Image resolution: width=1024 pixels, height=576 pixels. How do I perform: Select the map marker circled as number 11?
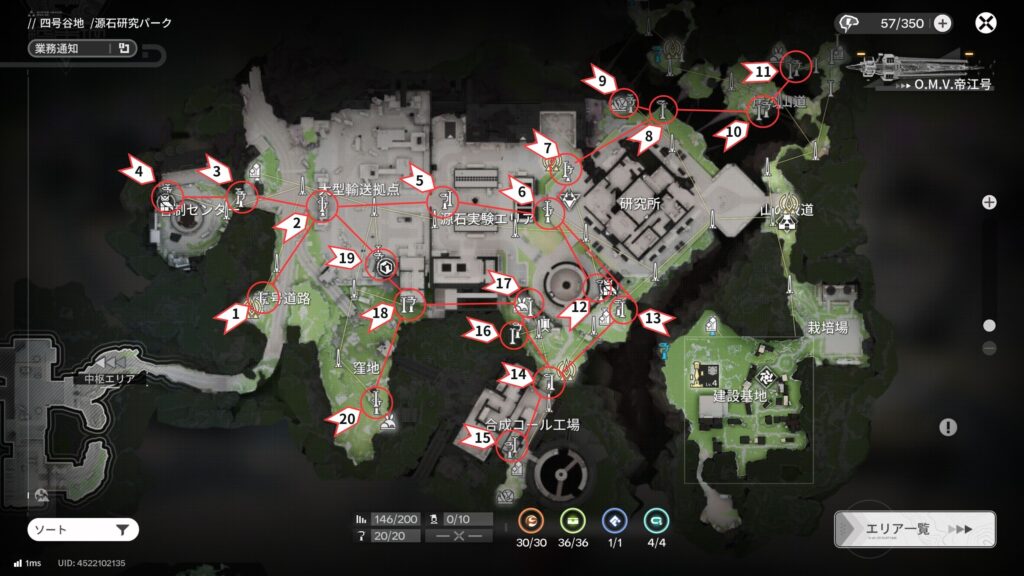pyautogui.click(x=796, y=67)
